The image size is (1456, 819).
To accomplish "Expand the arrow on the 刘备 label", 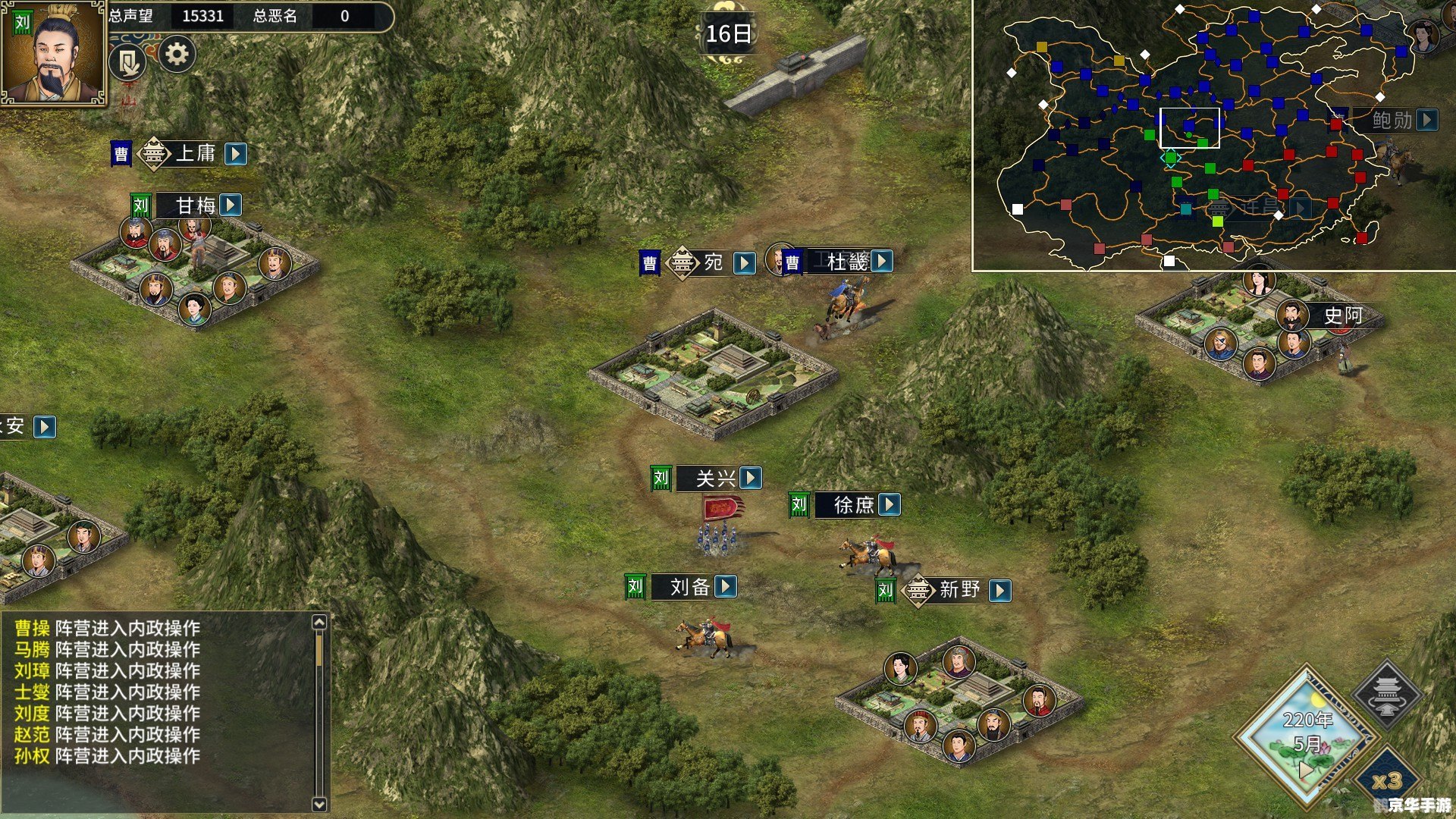I will 726,587.
